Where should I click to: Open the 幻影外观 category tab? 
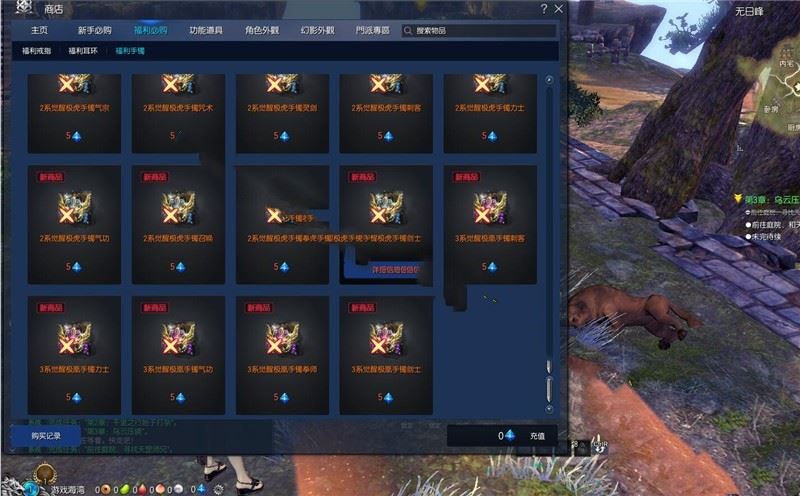(x=319, y=31)
